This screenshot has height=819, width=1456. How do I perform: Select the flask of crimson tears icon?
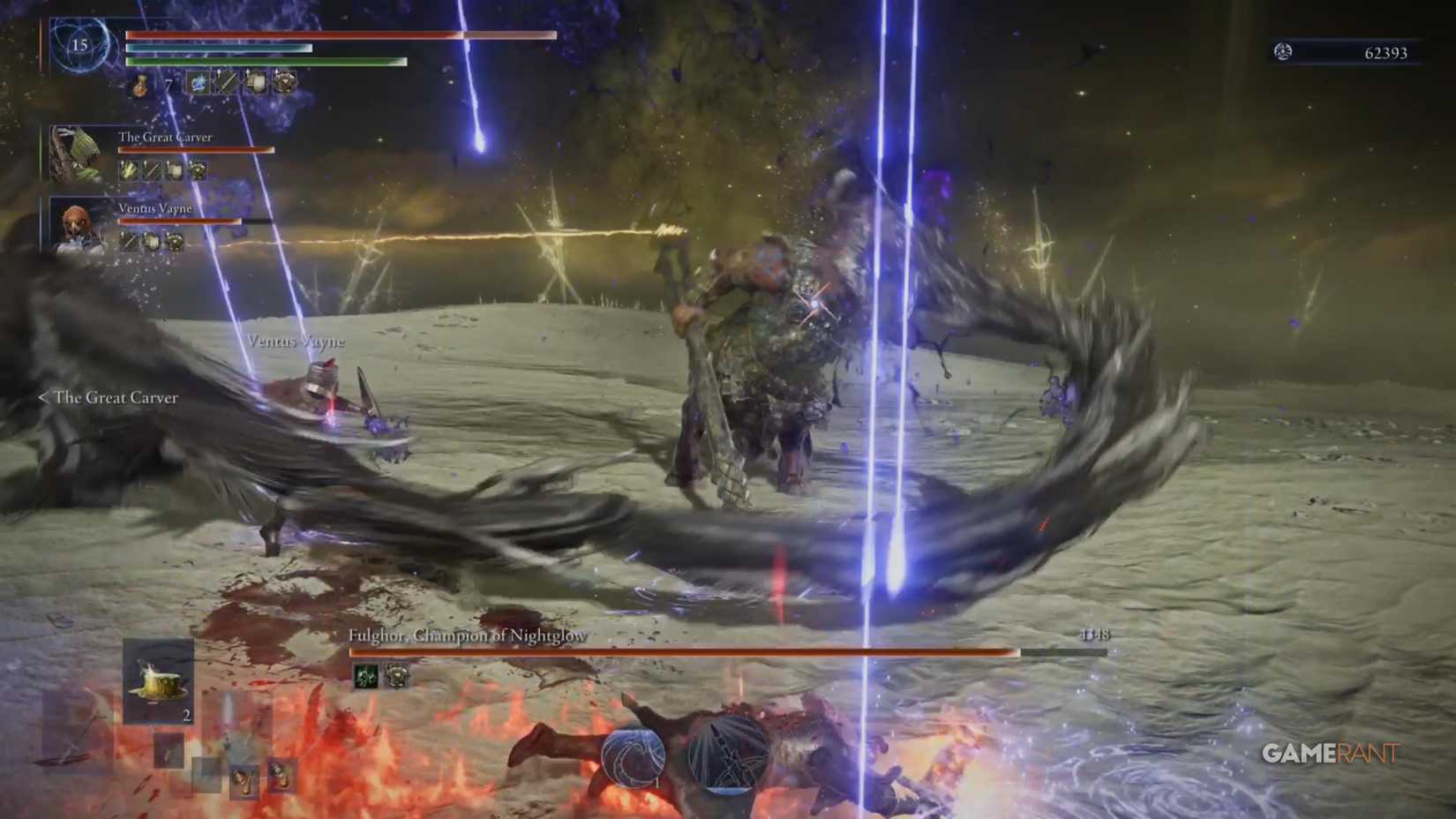pos(140,86)
